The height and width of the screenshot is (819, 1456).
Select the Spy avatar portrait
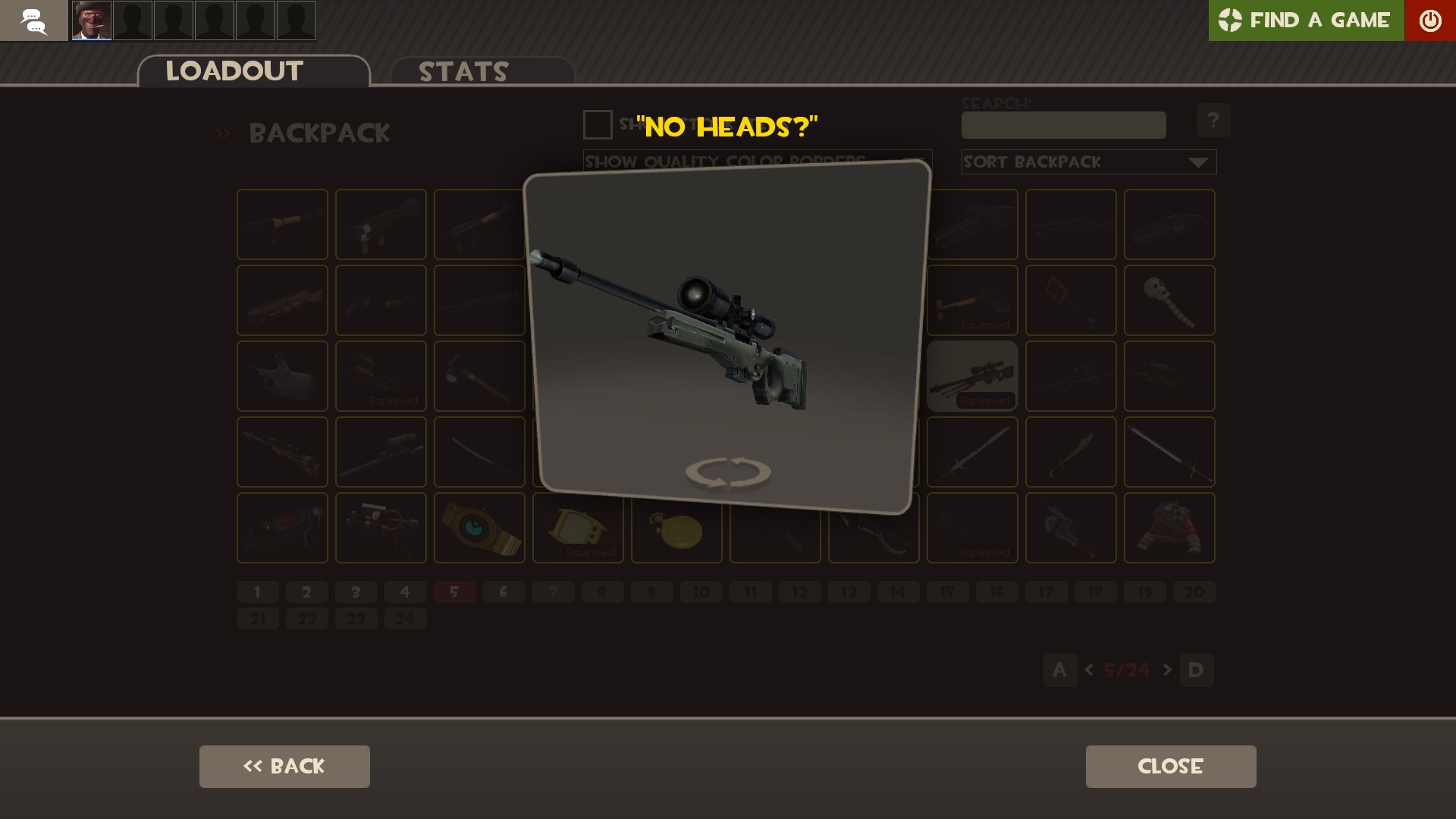point(90,20)
